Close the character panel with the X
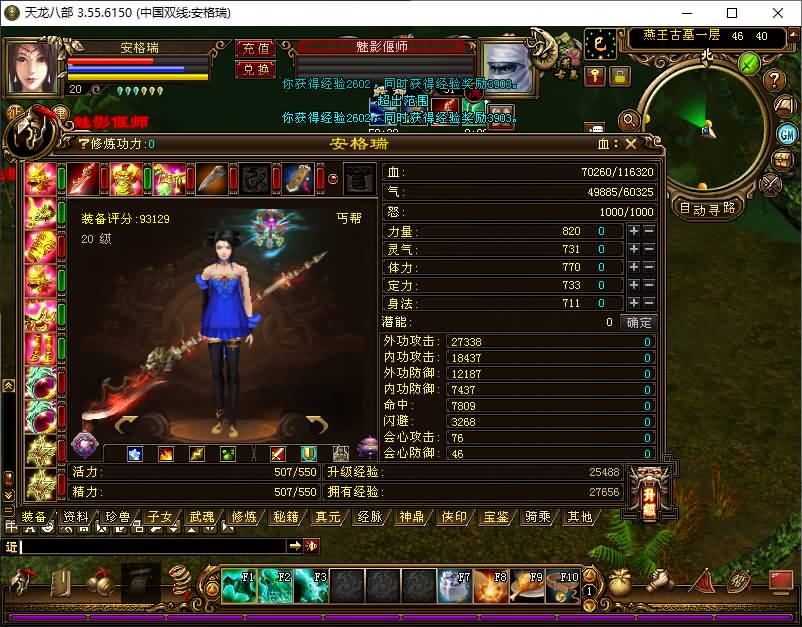Image resolution: width=802 pixels, height=627 pixels. (x=631, y=144)
